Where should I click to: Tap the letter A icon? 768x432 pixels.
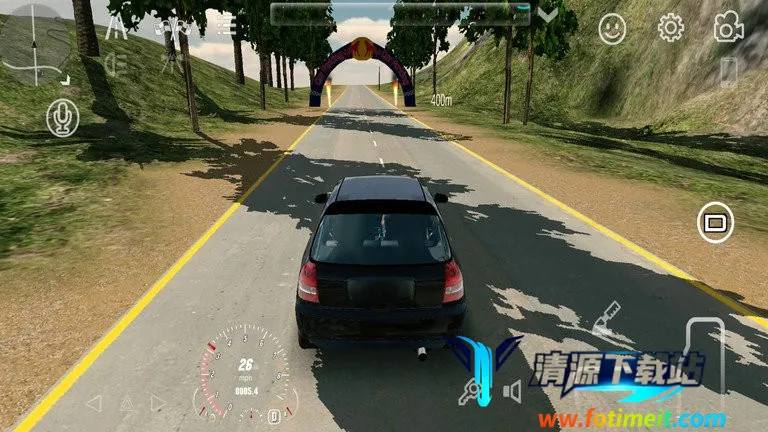116,26
